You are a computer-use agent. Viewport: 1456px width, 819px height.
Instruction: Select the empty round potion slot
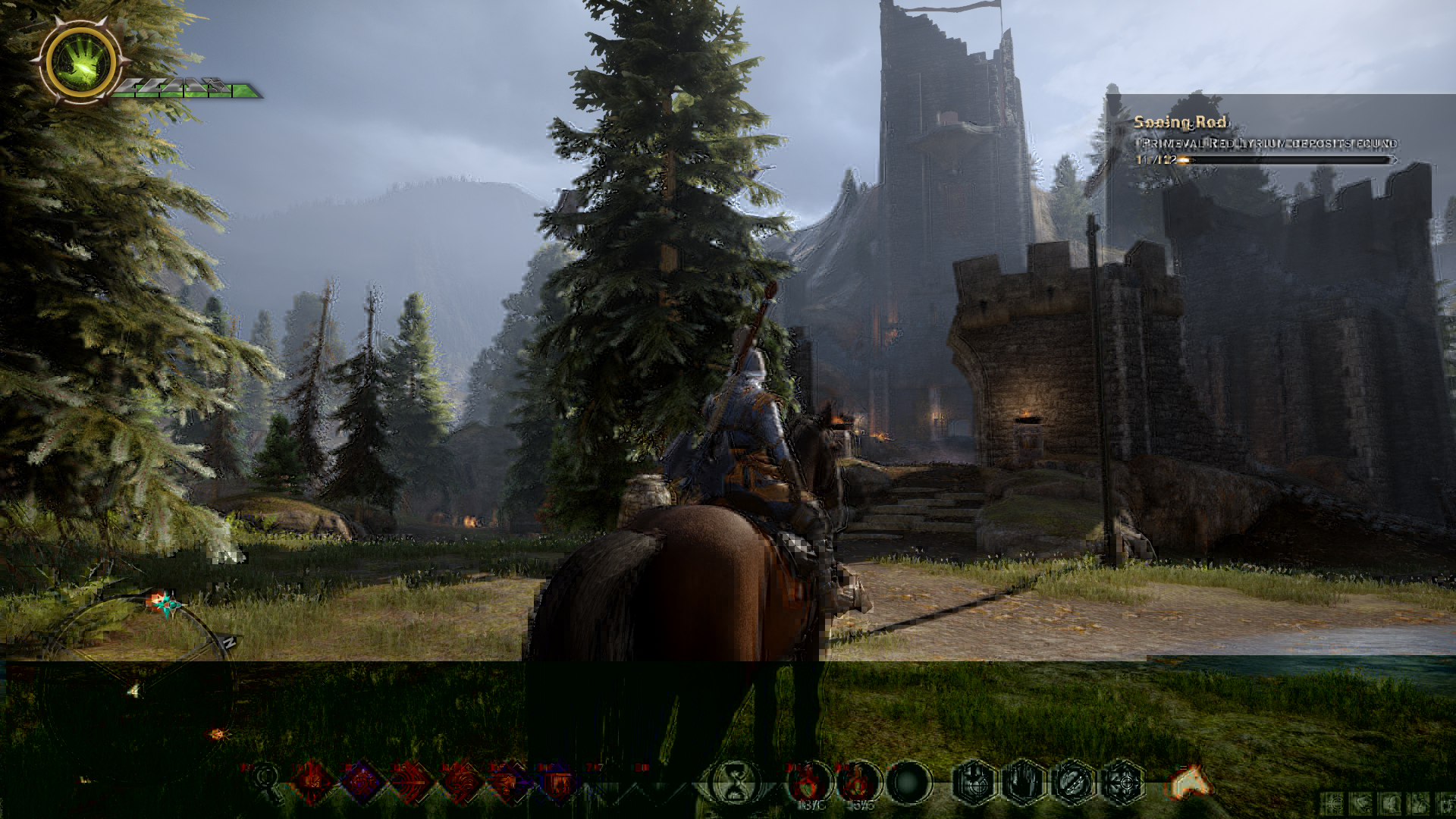click(x=908, y=783)
